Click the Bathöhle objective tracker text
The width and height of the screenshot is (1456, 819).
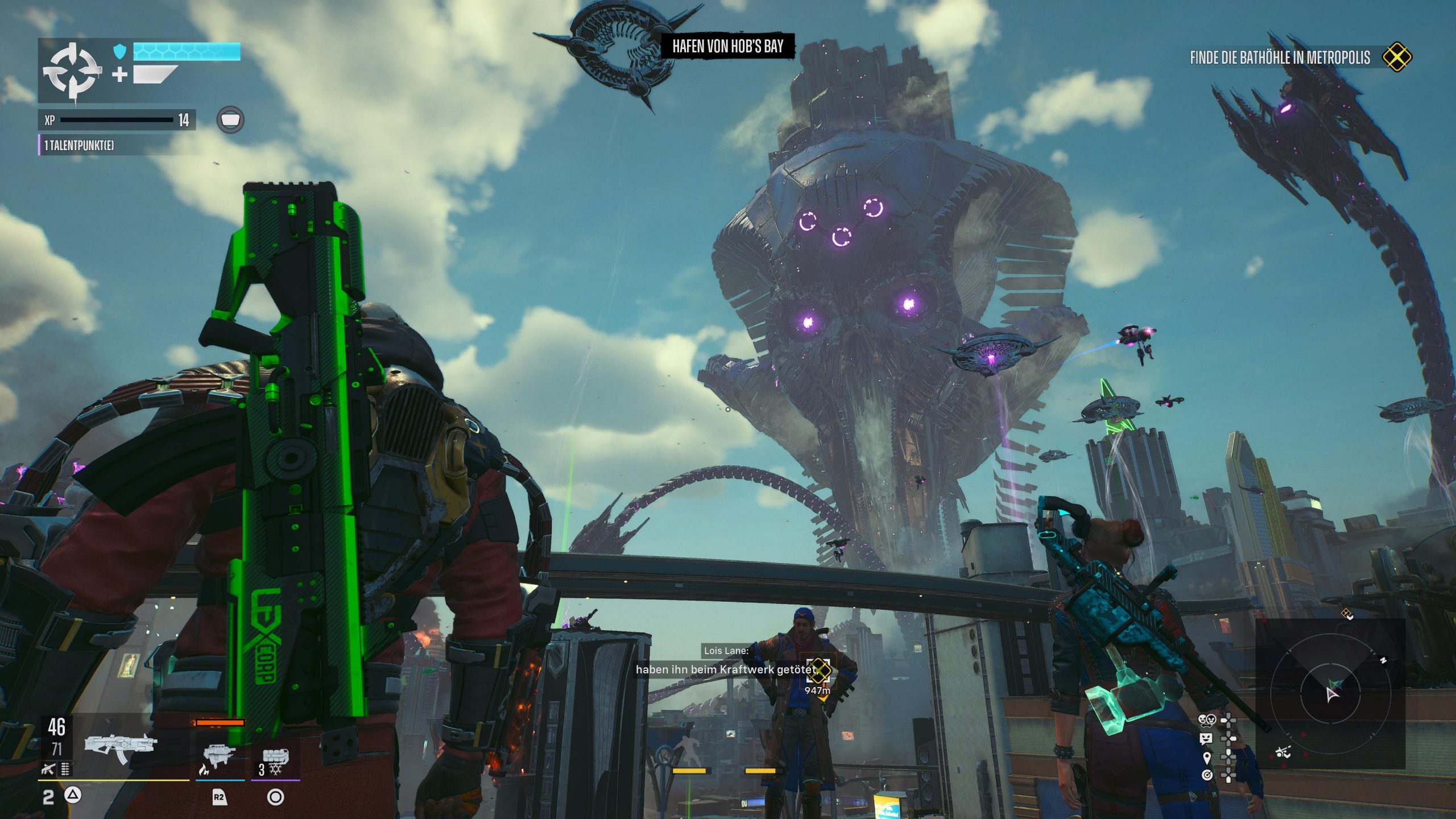(1280, 57)
